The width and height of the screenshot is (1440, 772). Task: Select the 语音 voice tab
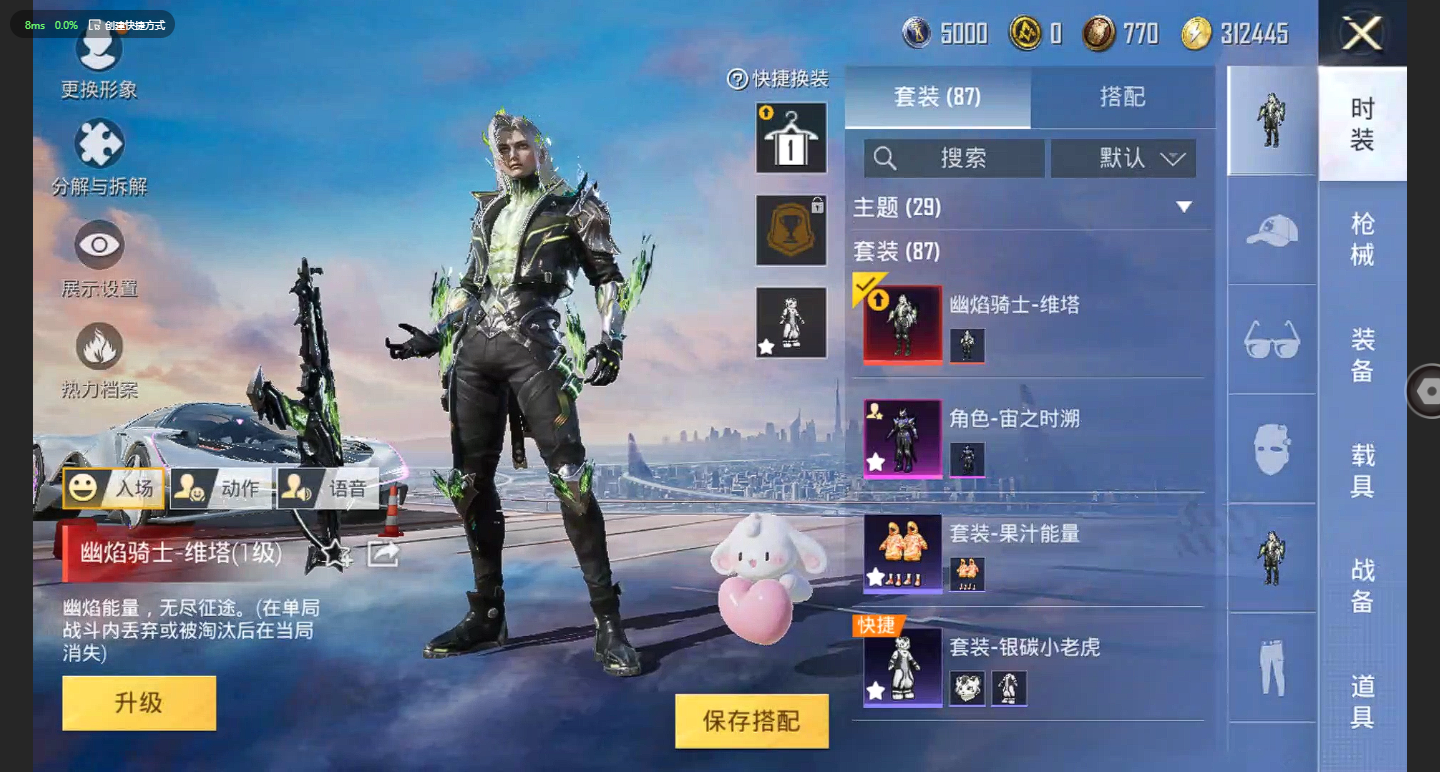[328, 488]
